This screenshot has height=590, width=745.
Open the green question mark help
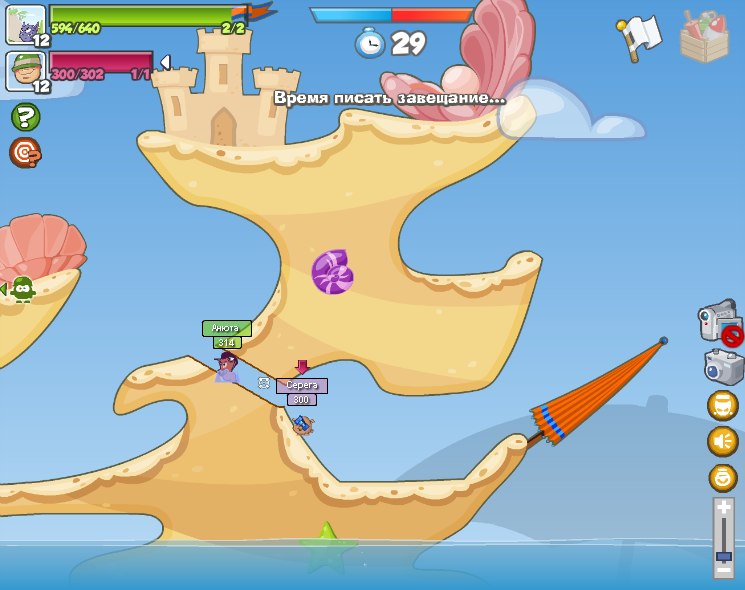(x=25, y=117)
